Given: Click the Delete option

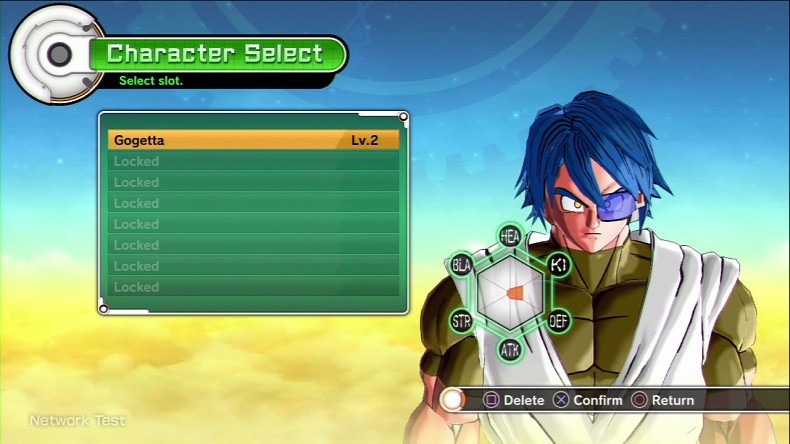Looking at the screenshot, I should point(515,400).
